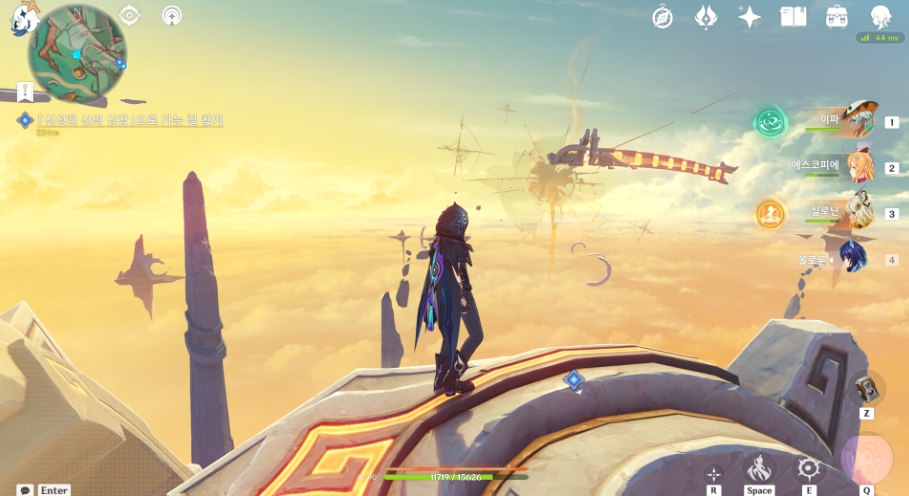Open the four-point star Wish icon
This screenshot has height=496, width=909.
[749, 16]
